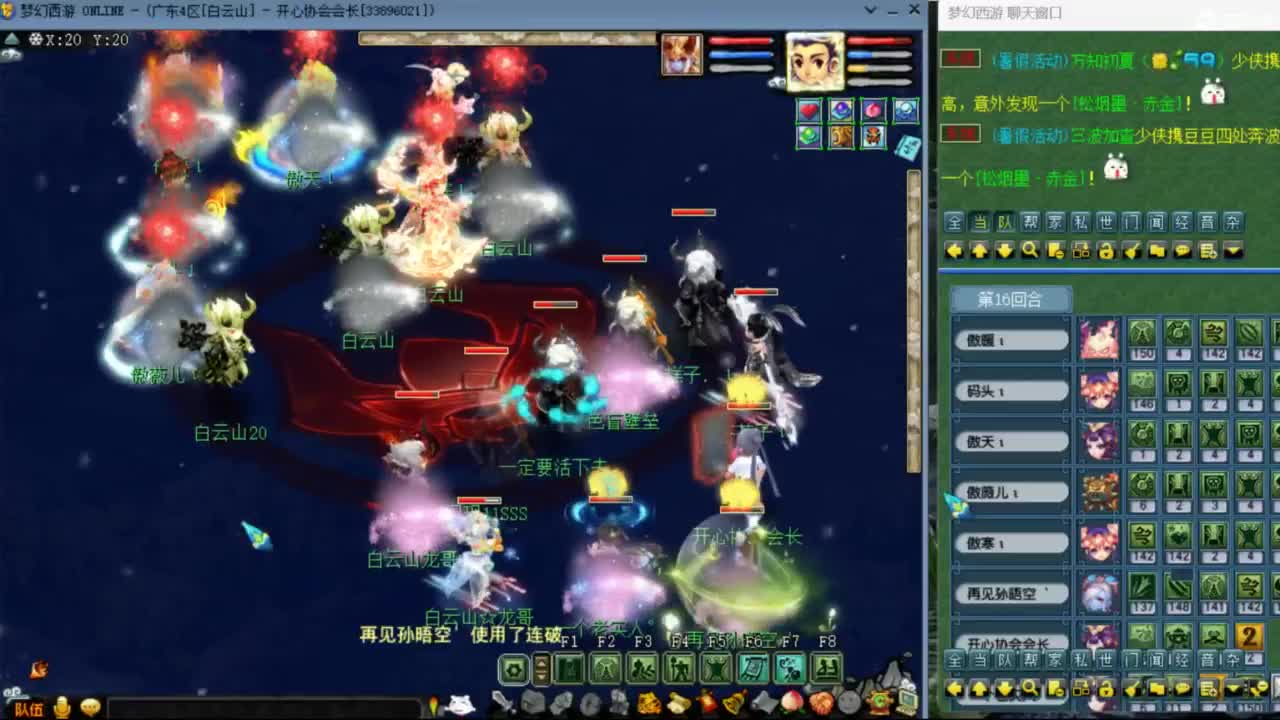Image resolution: width=1280 pixels, height=720 pixels.
Task: Click the 开心协会会长 button in battle panel
Action: (x=1010, y=640)
